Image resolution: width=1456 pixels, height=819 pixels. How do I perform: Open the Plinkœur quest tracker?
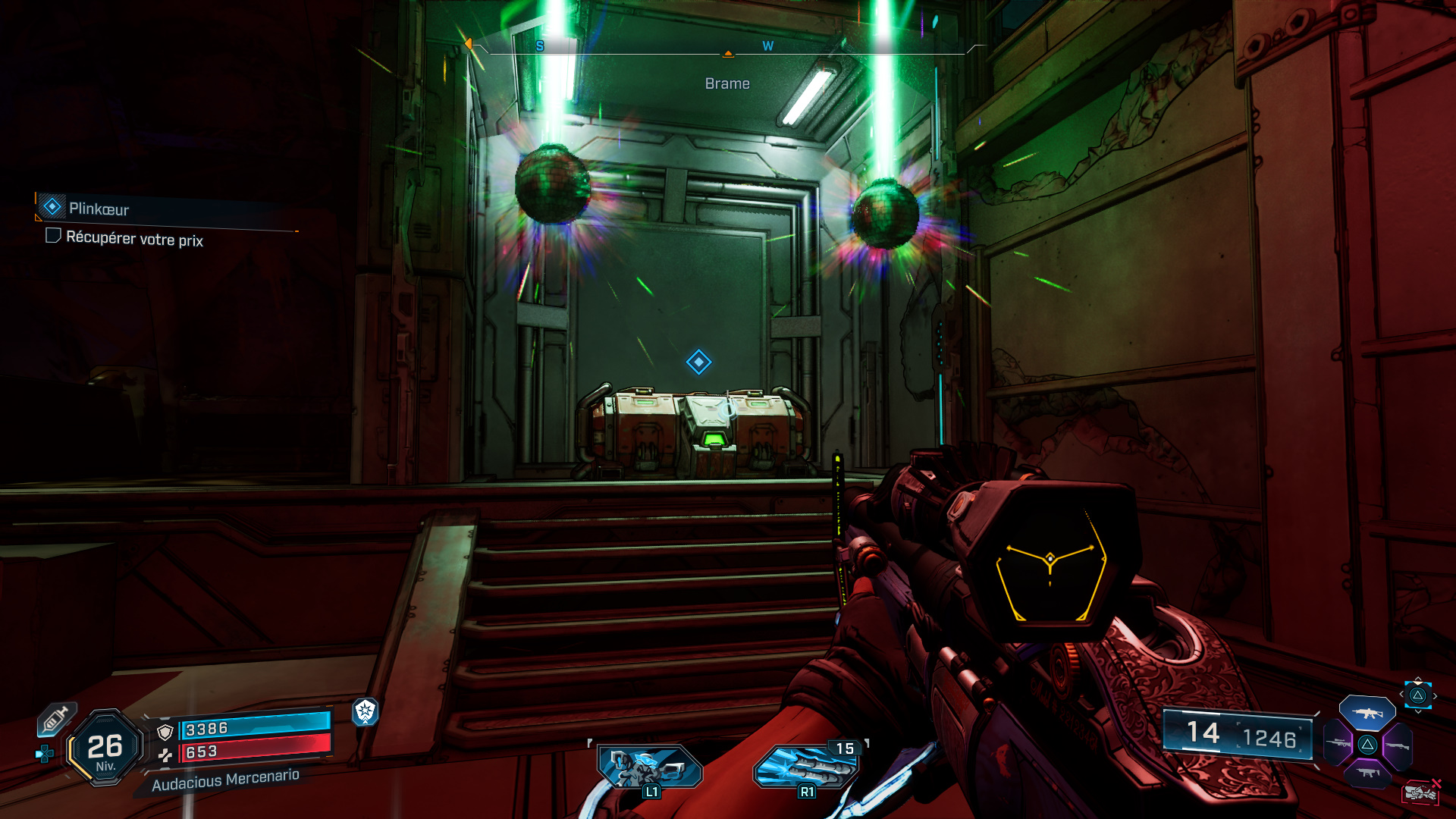99,209
